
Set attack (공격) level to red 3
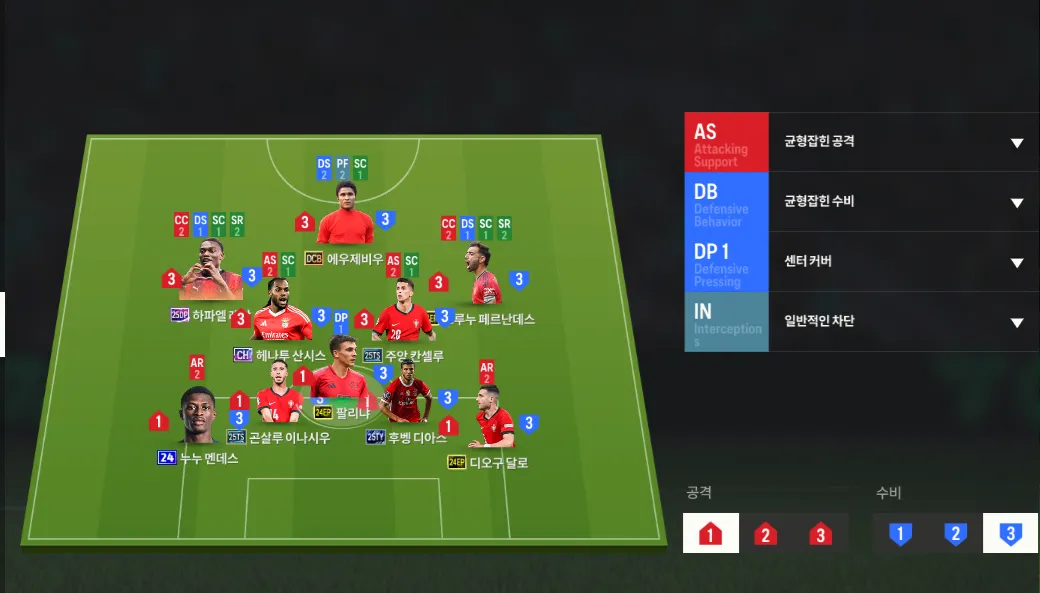pyautogui.click(x=821, y=533)
